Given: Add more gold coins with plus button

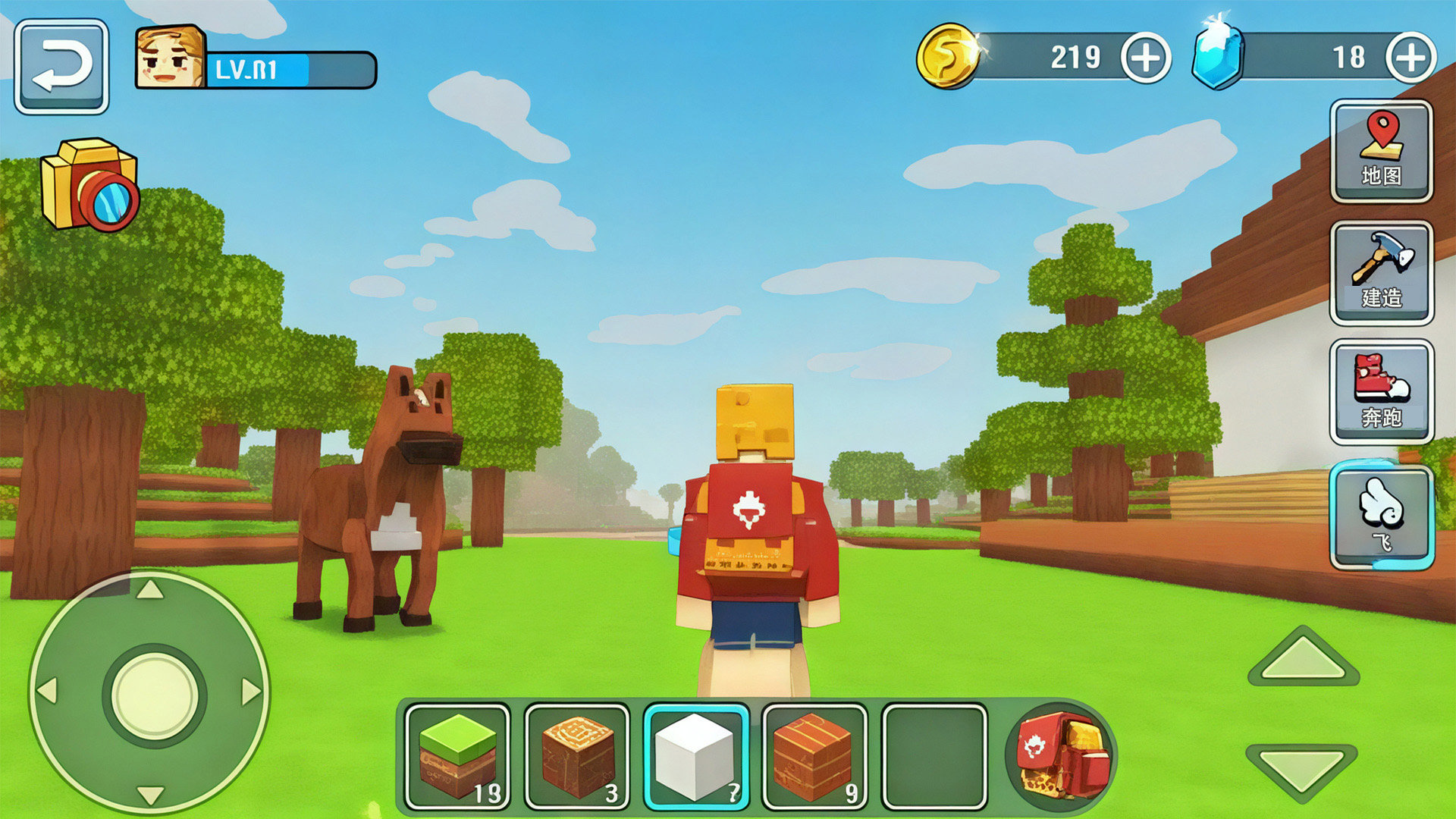Looking at the screenshot, I should 1145,58.
